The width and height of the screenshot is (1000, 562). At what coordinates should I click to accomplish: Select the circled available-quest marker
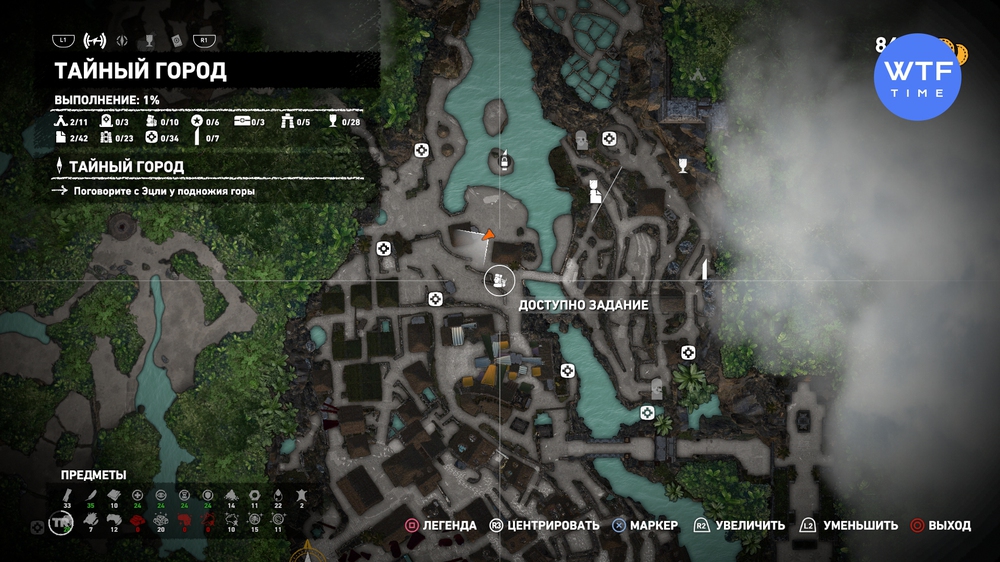click(498, 280)
